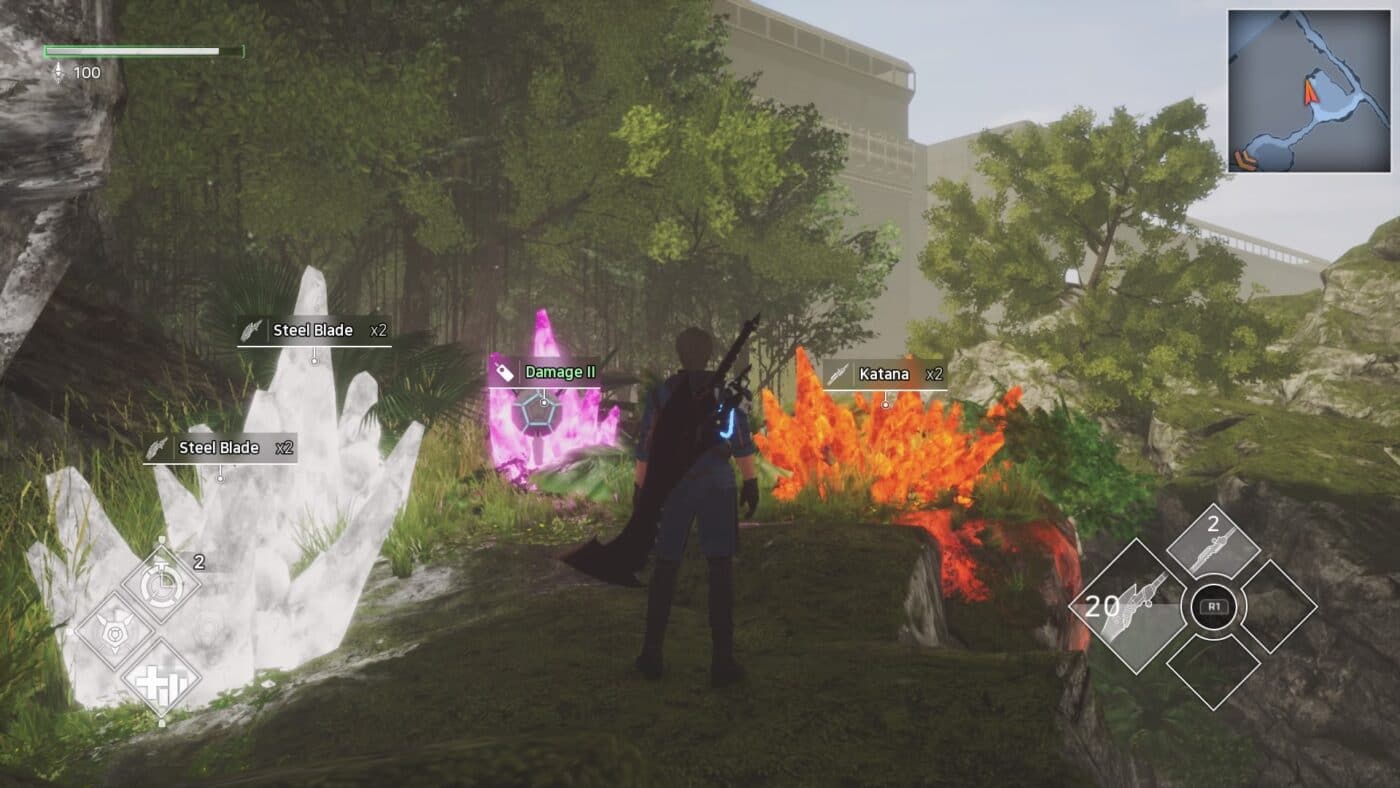Image resolution: width=1400 pixels, height=788 pixels.
Task: Click the 100 currency counter under the health bar
Action: [86, 71]
